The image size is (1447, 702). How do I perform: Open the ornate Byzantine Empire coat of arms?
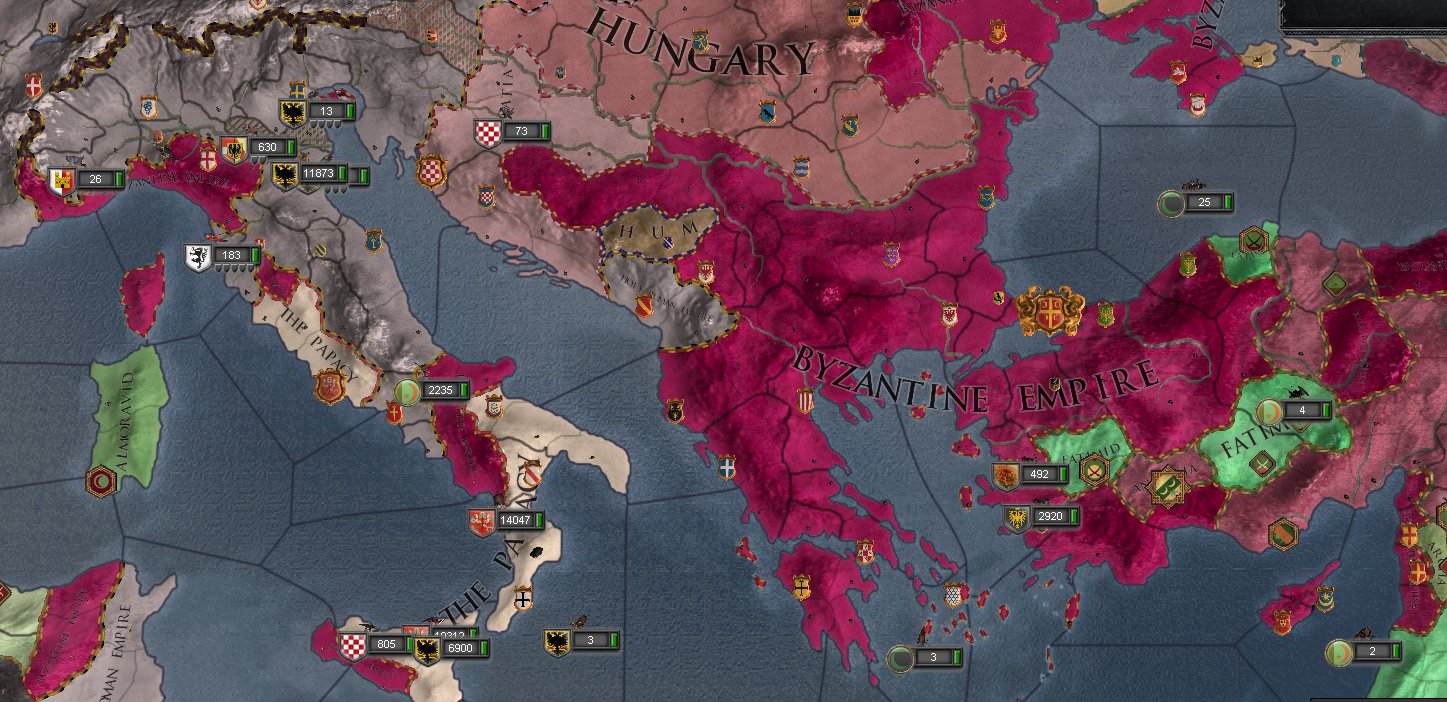[1050, 311]
